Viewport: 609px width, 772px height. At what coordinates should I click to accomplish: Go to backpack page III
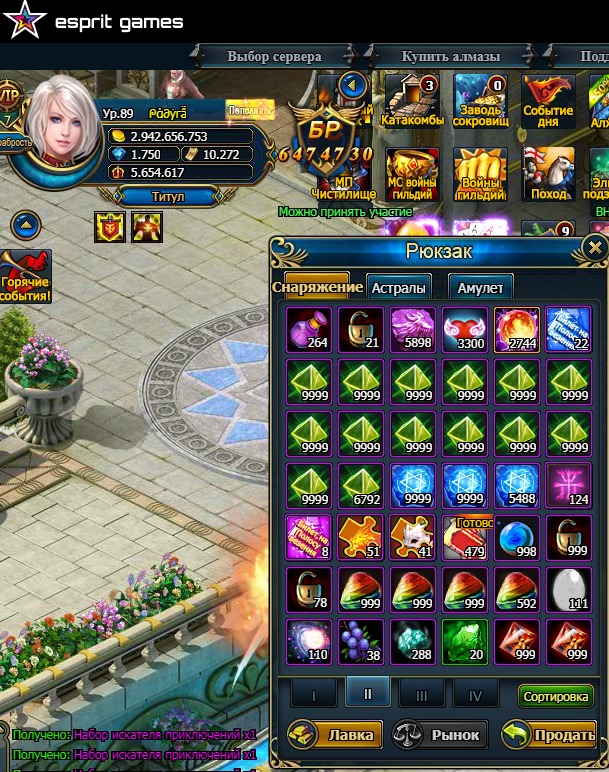(x=422, y=693)
